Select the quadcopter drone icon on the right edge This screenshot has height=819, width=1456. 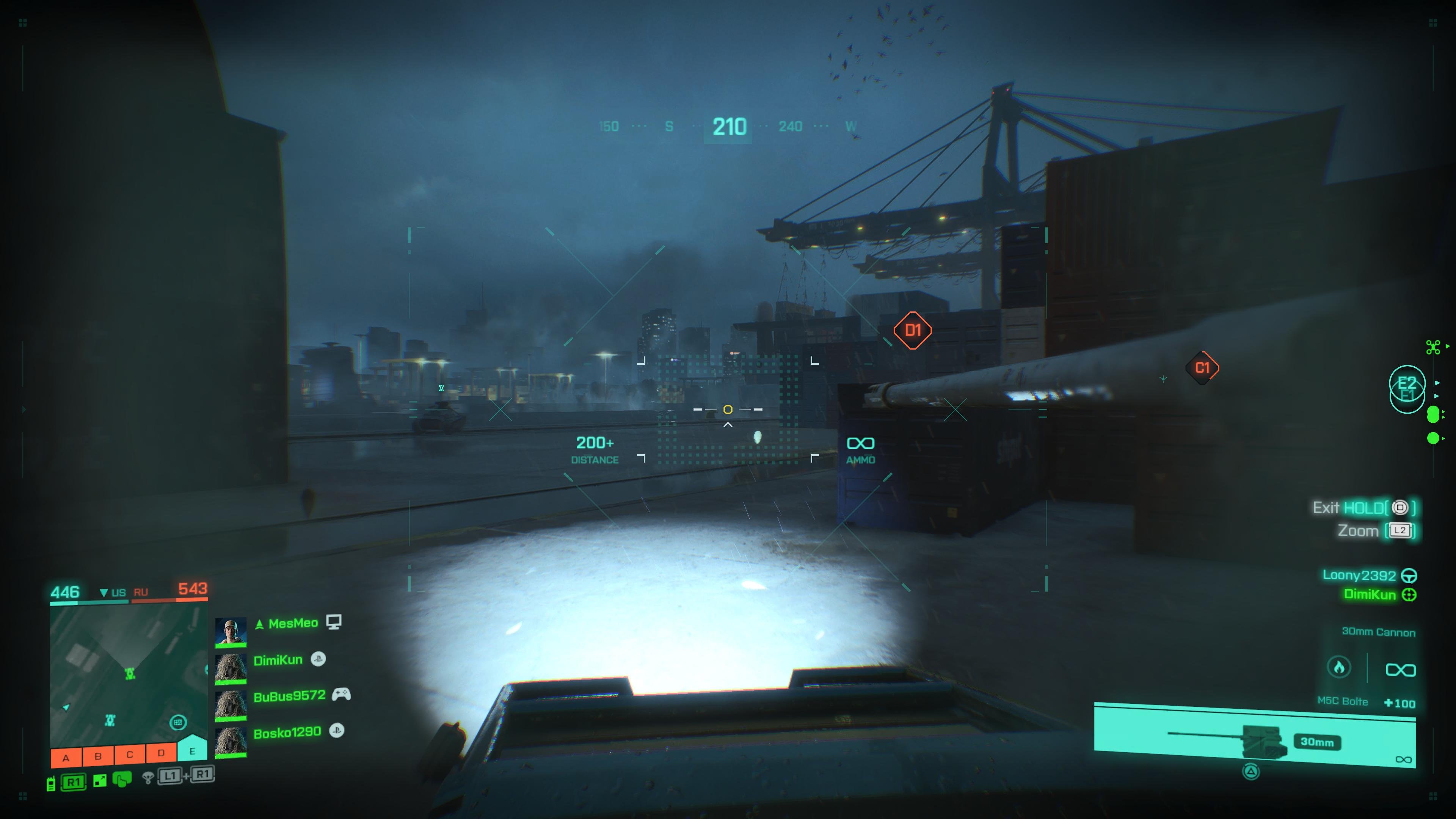pos(1433,347)
